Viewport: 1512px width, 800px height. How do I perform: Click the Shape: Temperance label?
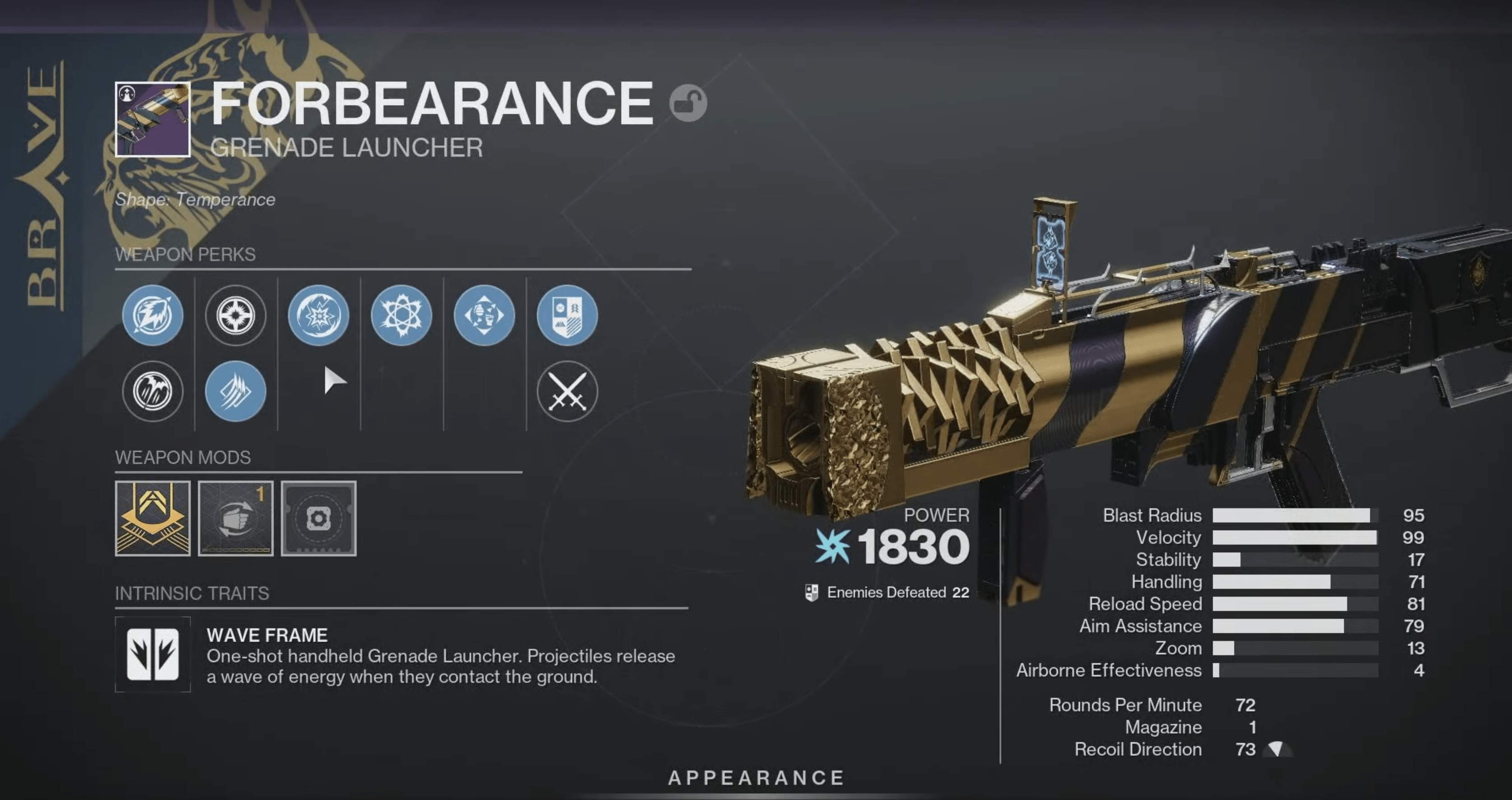[x=195, y=199]
